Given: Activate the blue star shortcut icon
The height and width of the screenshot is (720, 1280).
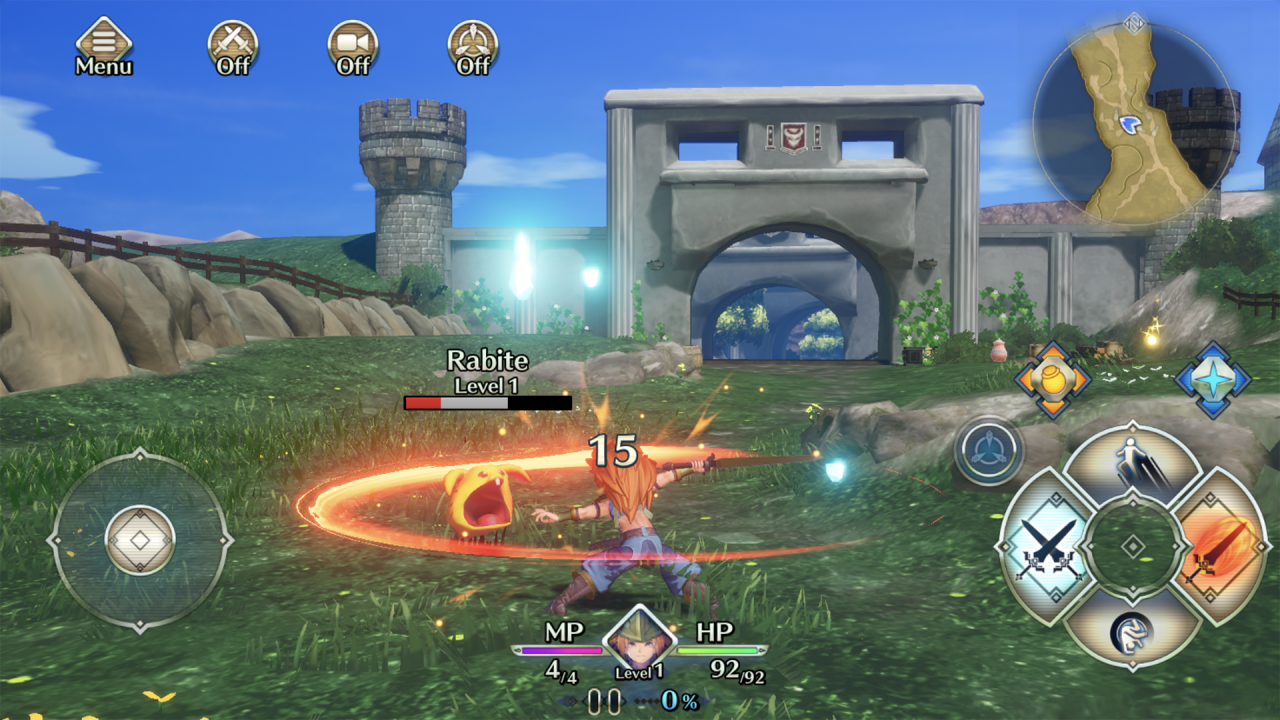Looking at the screenshot, I should pos(1212,380).
